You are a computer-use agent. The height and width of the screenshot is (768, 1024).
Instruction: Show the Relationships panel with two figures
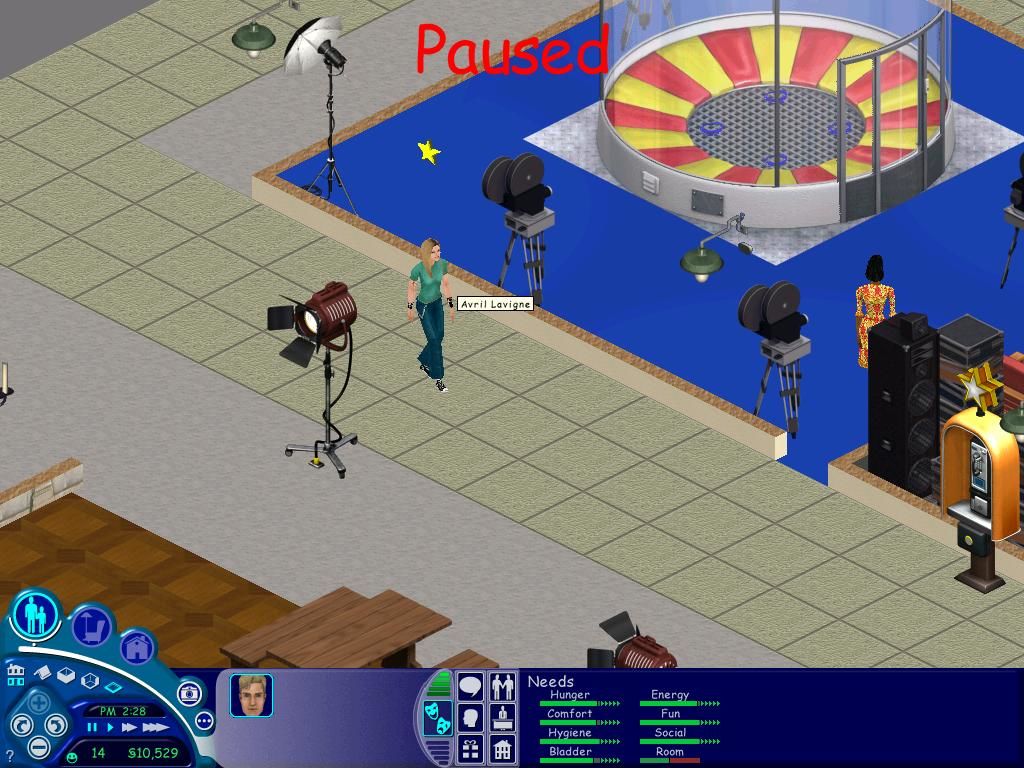[x=503, y=686]
